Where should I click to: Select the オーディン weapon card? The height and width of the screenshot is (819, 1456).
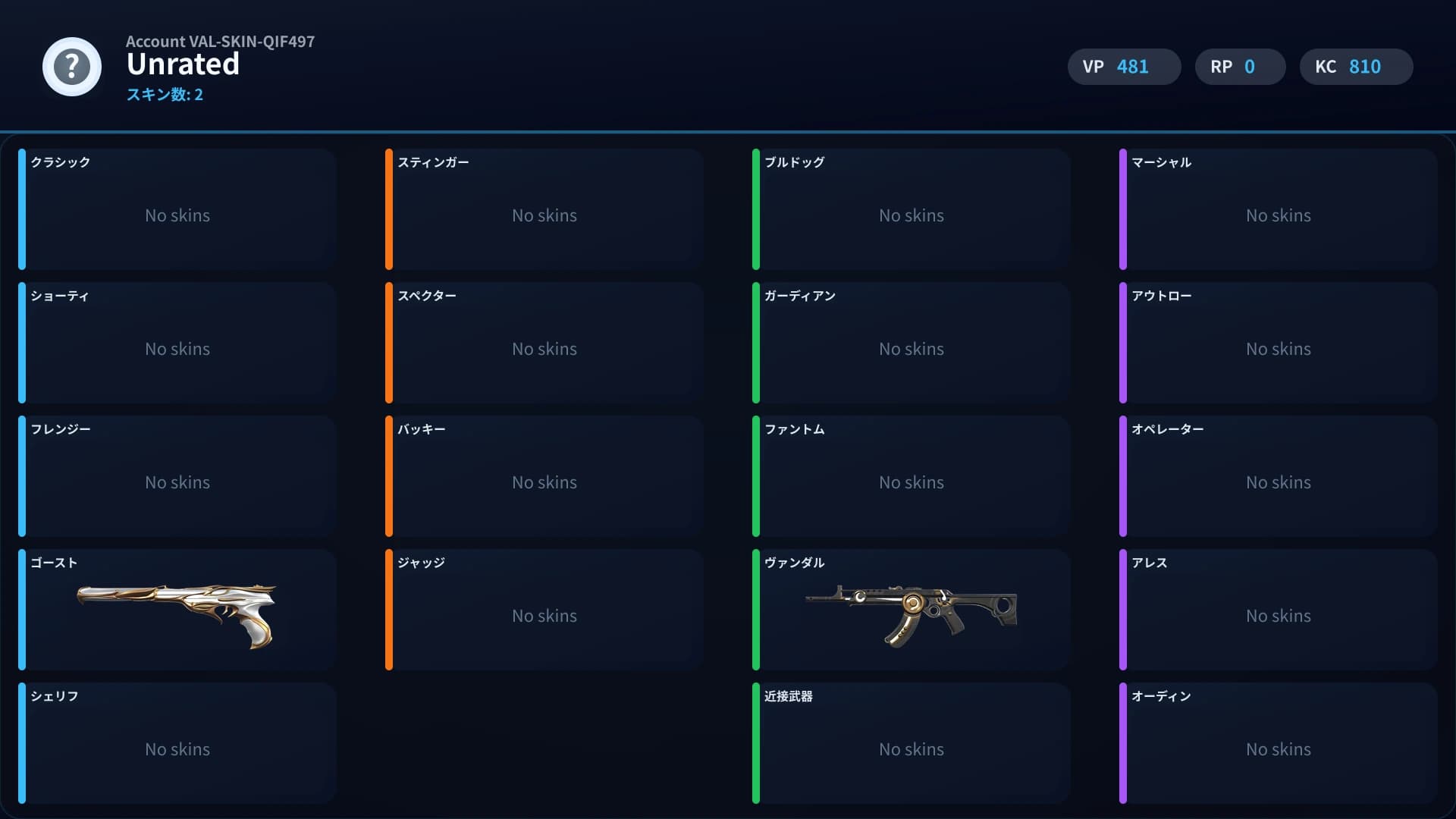pyautogui.click(x=1277, y=743)
